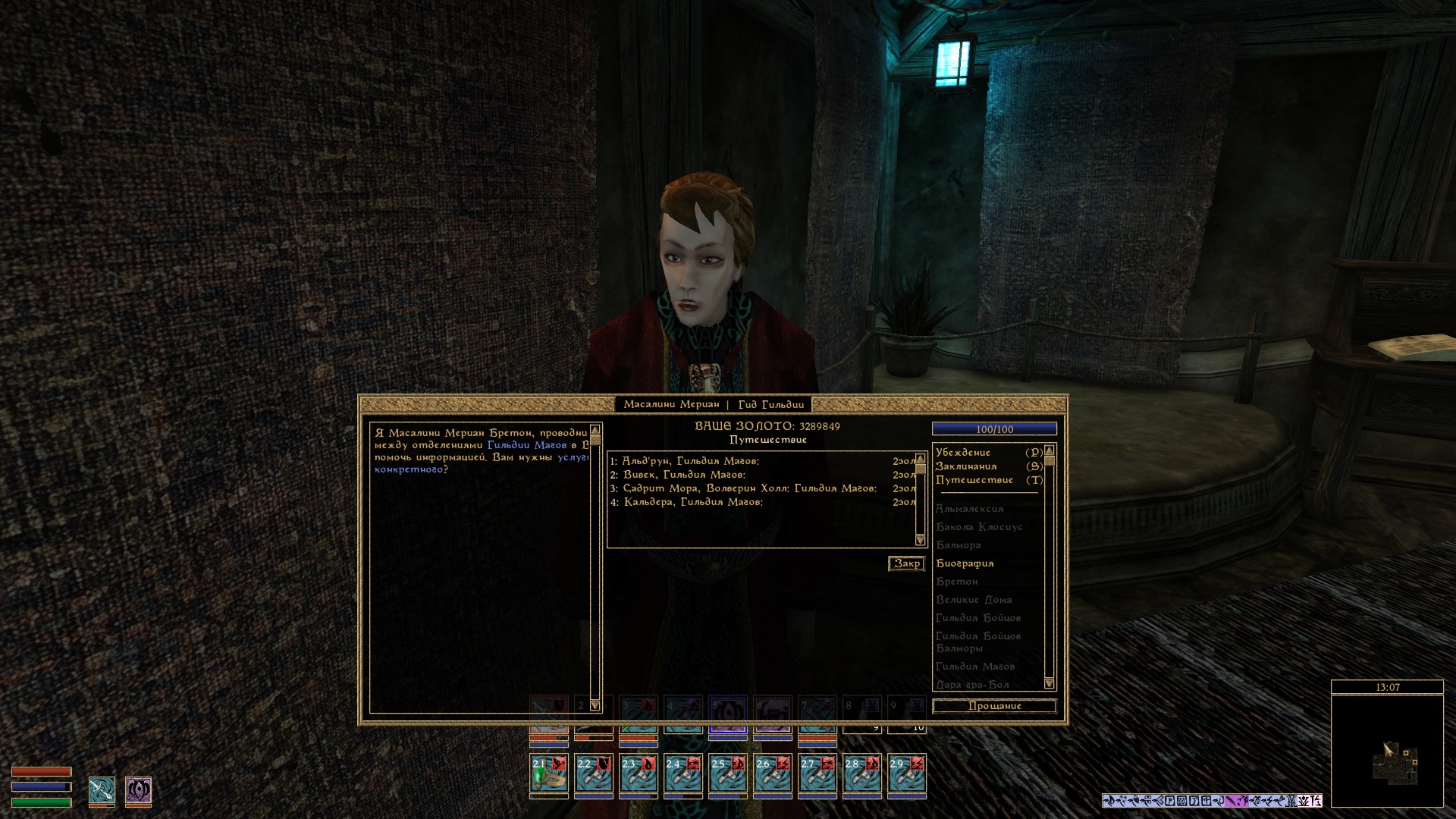Travel to Ald'ruhn Mages Guild (Альд'рун)
The width and height of the screenshot is (1456, 819).
690,461
